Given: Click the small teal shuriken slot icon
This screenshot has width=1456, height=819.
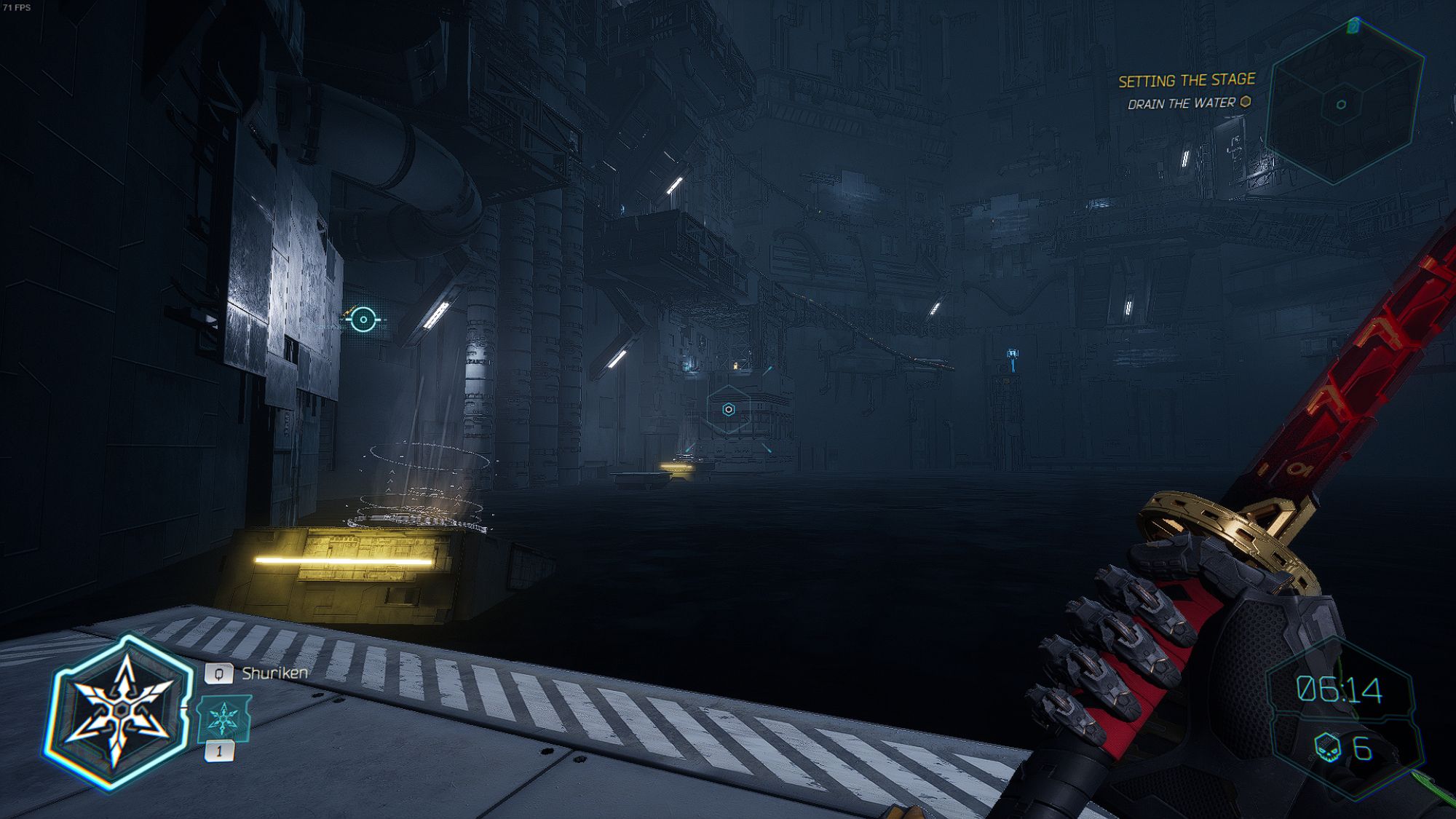Looking at the screenshot, I should [223, 719].
